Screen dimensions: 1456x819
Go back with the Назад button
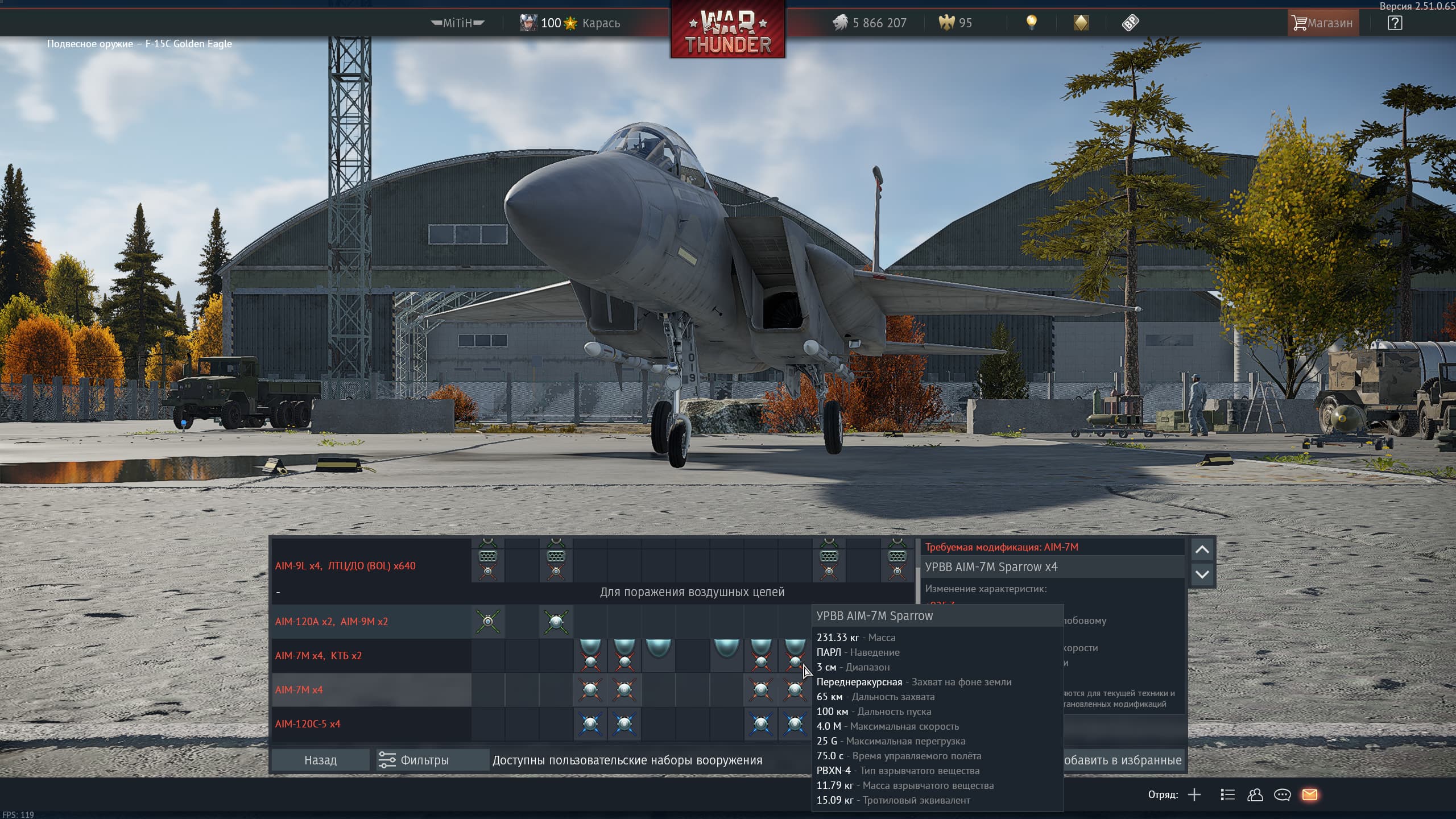320,760
